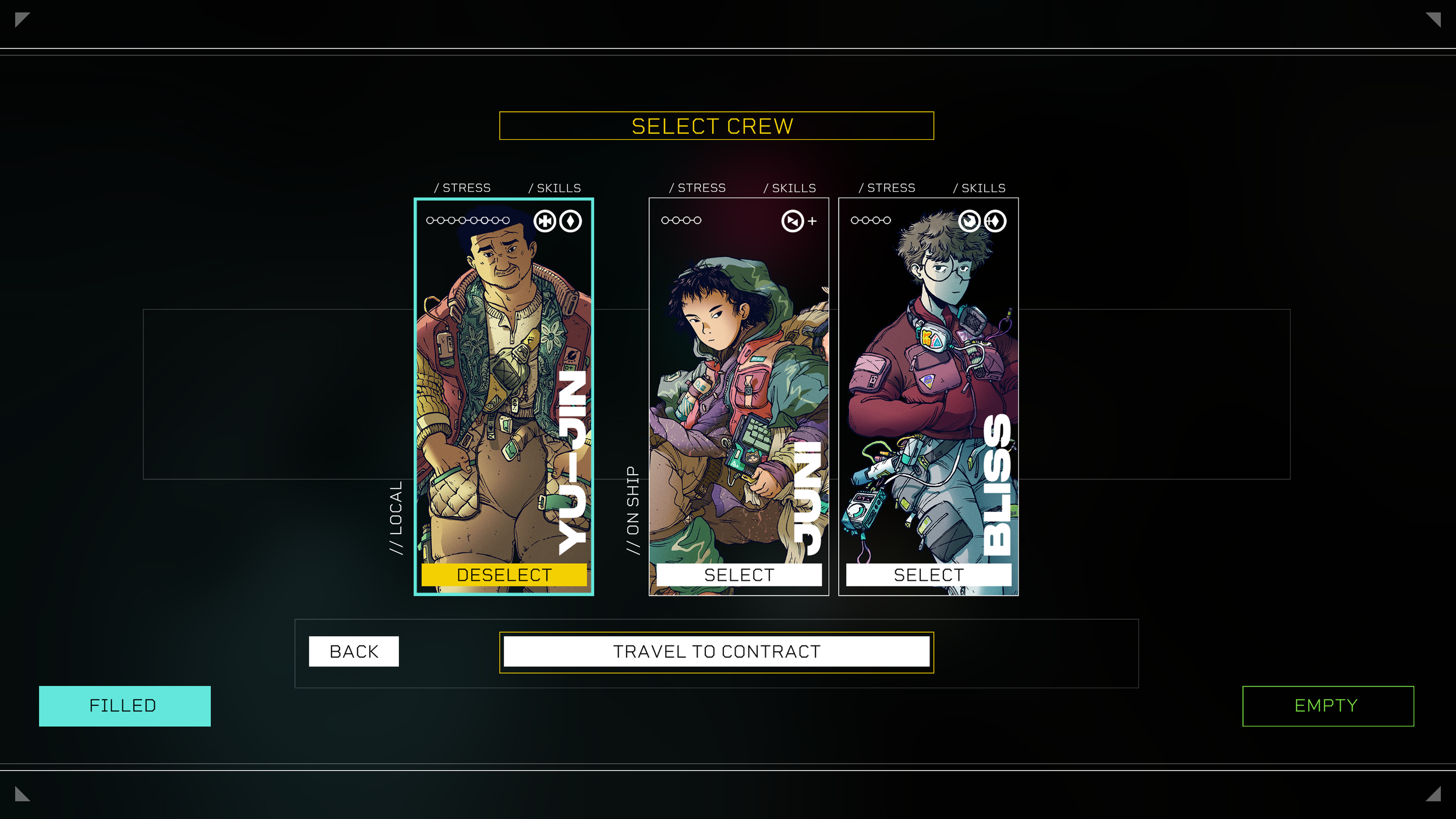Image resolution: width=1456 pixels, height=819 pixels.
Task: Click the SKILLS label above Yu-Jin's card
Action: tap(554, 188)
